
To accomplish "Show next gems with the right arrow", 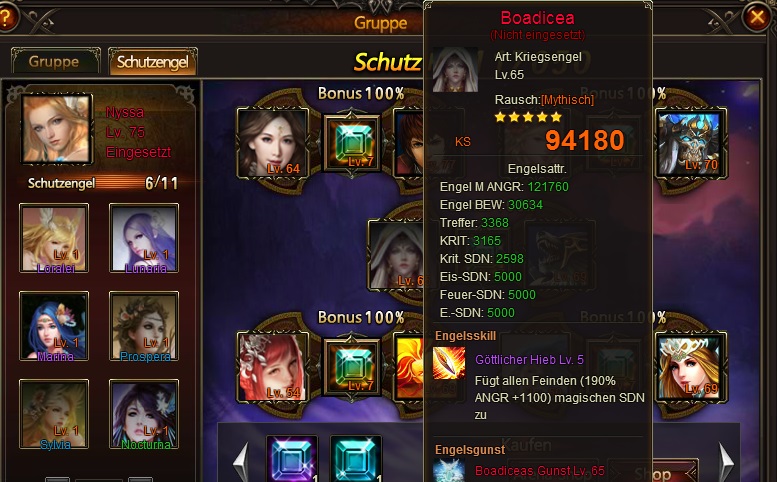I will pyautogui.click(x=727, y=461).
